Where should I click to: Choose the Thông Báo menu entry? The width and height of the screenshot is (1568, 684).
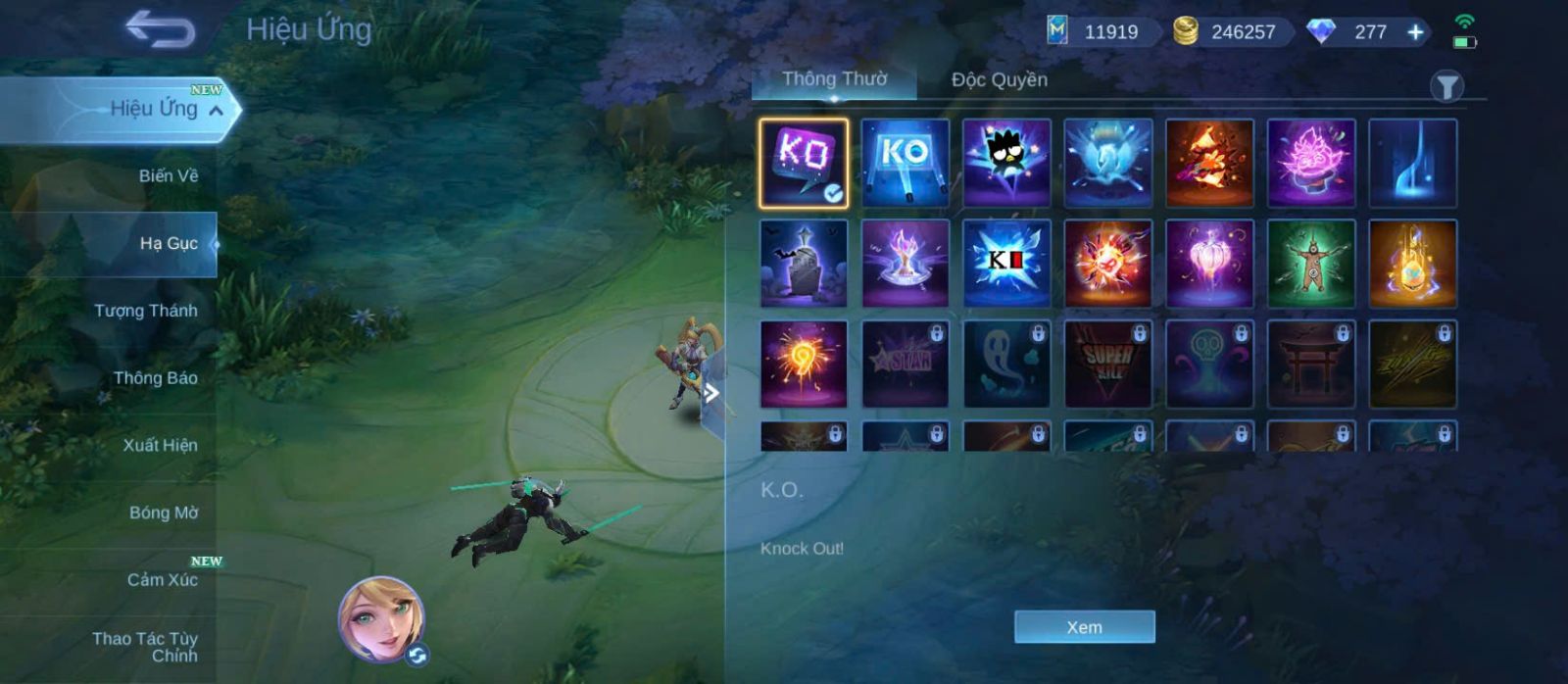pos(155,378)
